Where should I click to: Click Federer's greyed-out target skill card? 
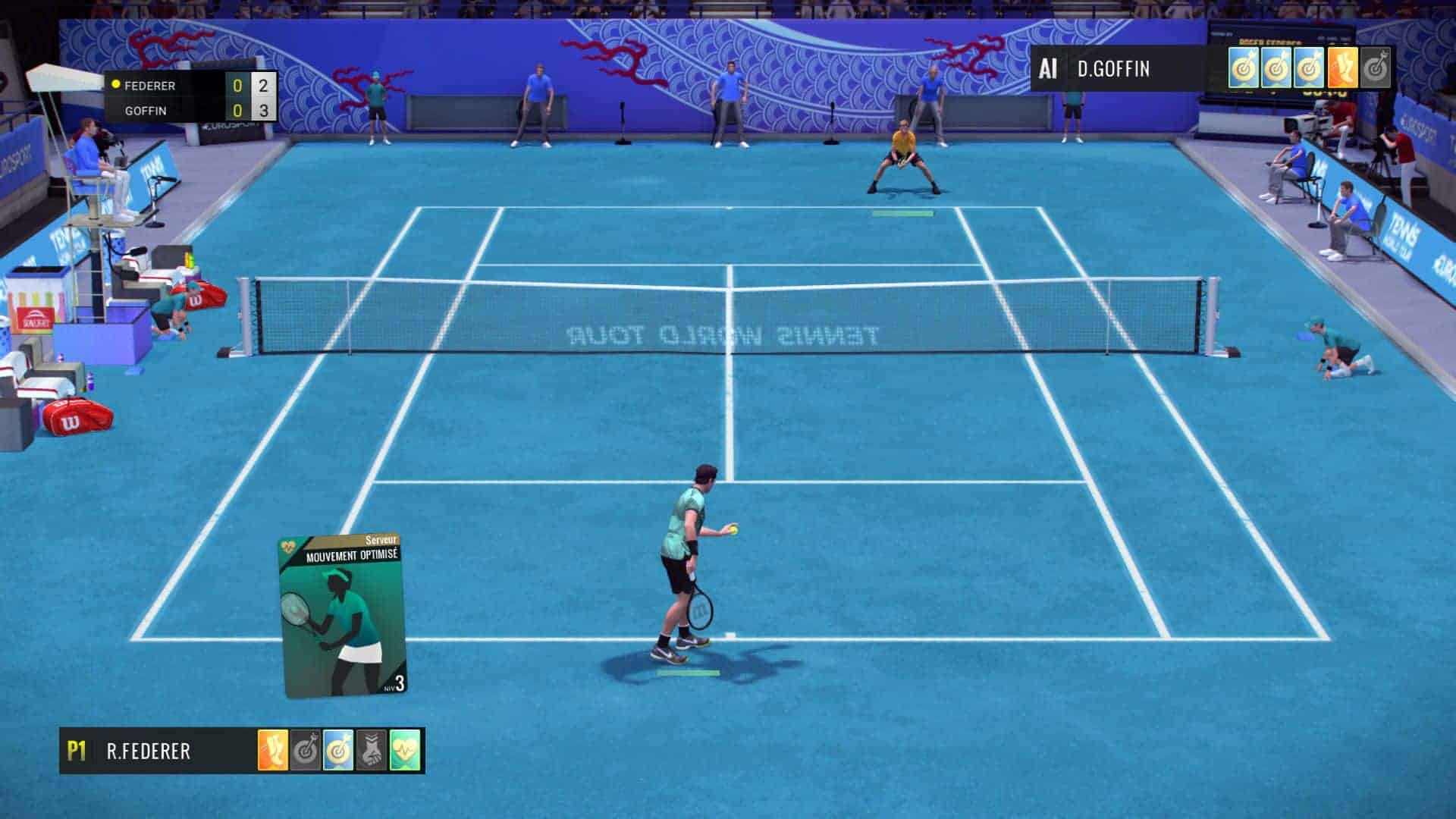point(306,751)
